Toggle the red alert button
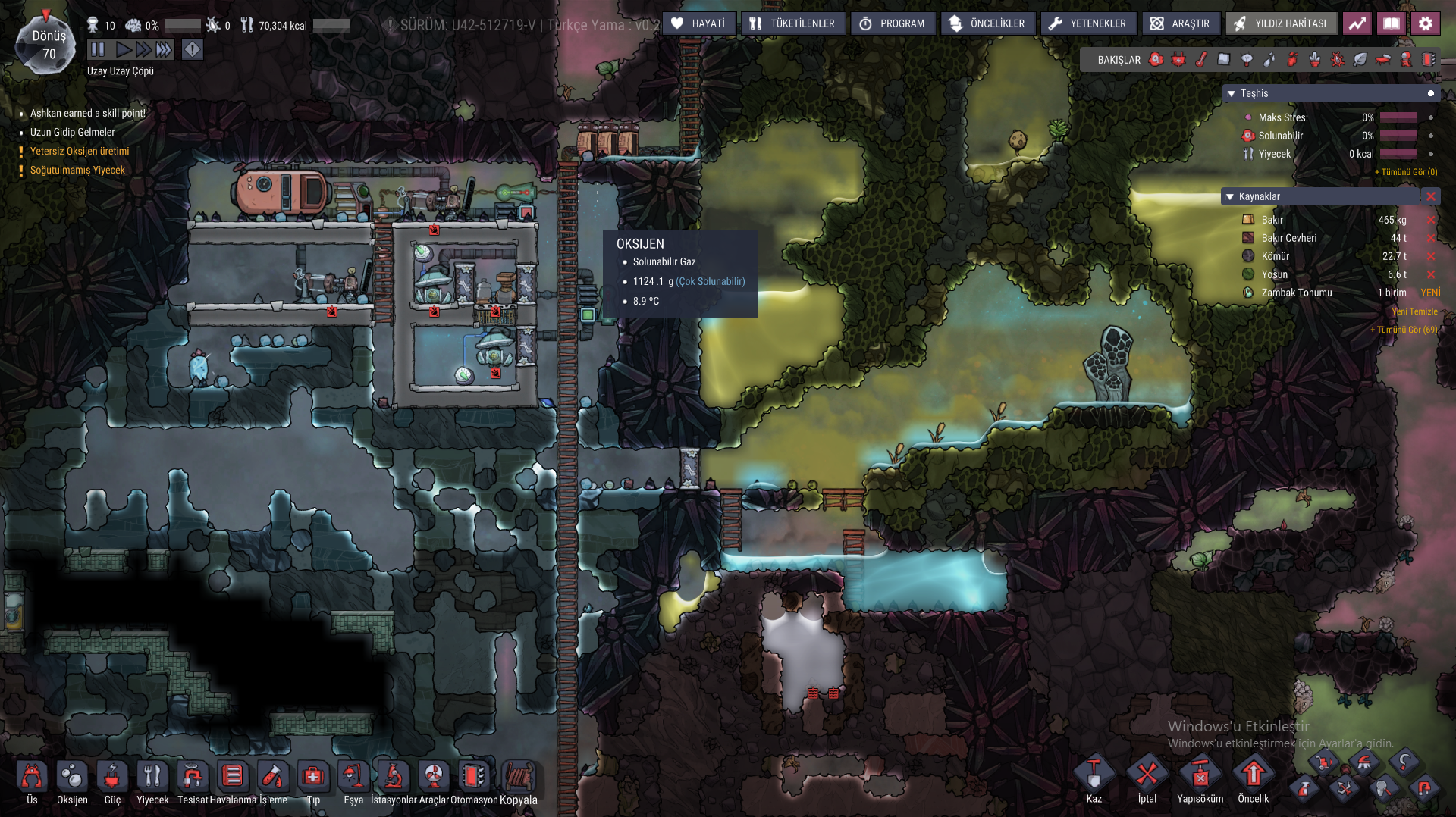The image size is (1456, 817). tap(193, 50)
